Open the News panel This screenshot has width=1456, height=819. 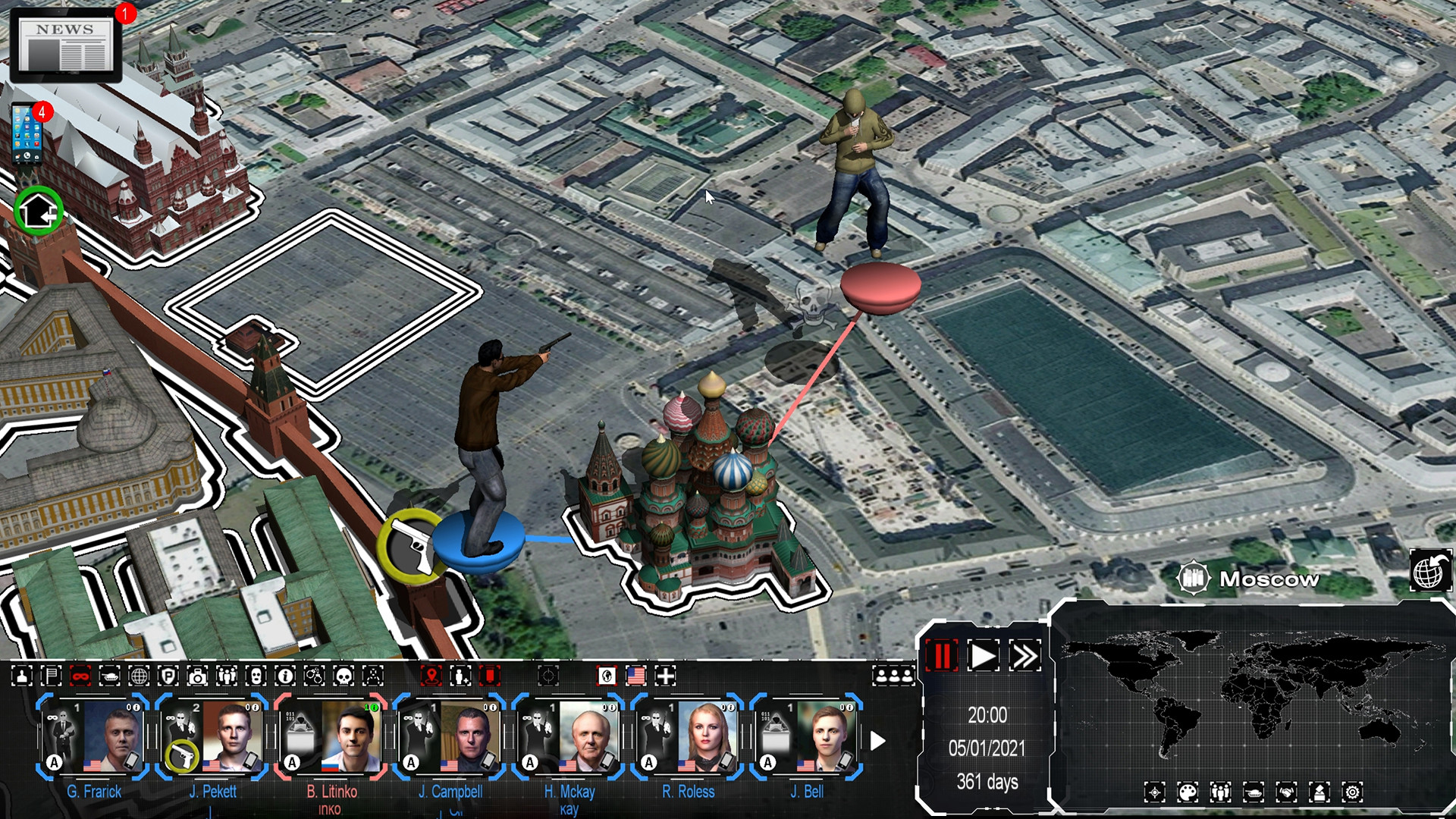click(65, 45)
